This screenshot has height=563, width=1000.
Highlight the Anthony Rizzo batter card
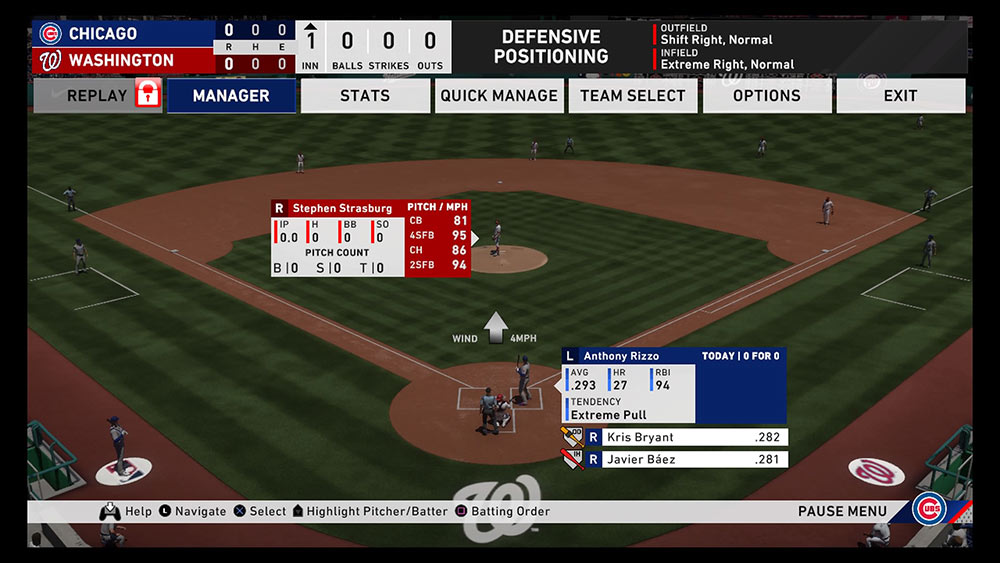click(x=673, y=386)
